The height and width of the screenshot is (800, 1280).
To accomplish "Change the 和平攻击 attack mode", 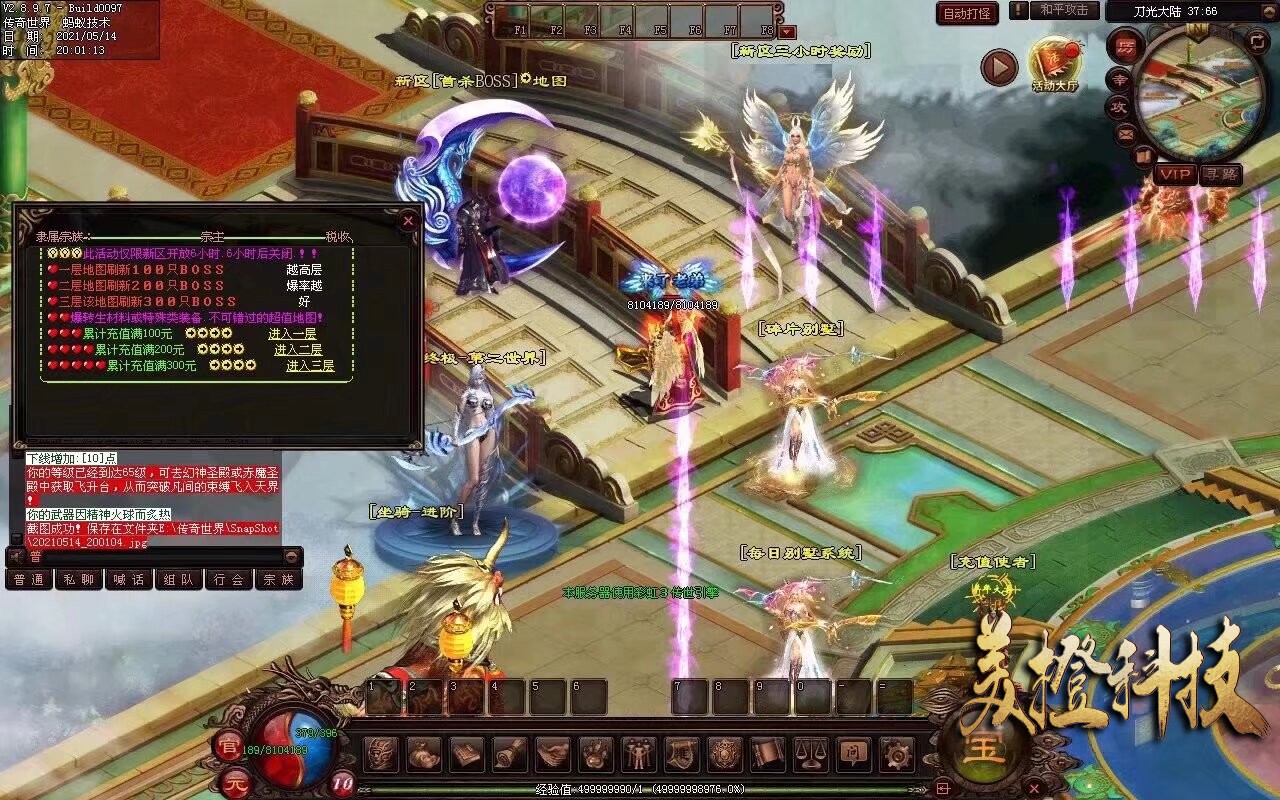I will point(1064,10).
